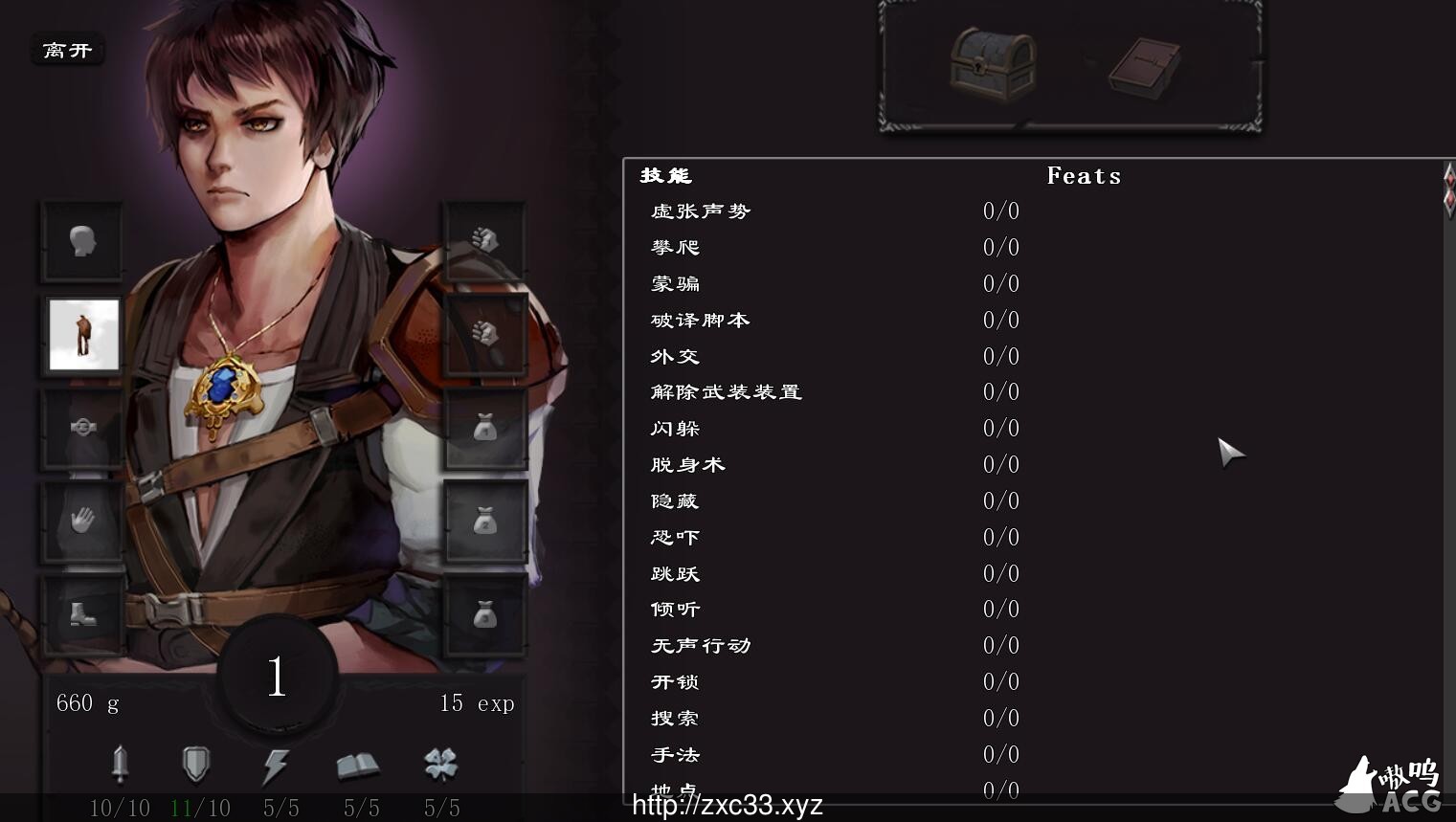Open the treasure chest inventory tab
The image size is (1456, 822).
[993, 63]
